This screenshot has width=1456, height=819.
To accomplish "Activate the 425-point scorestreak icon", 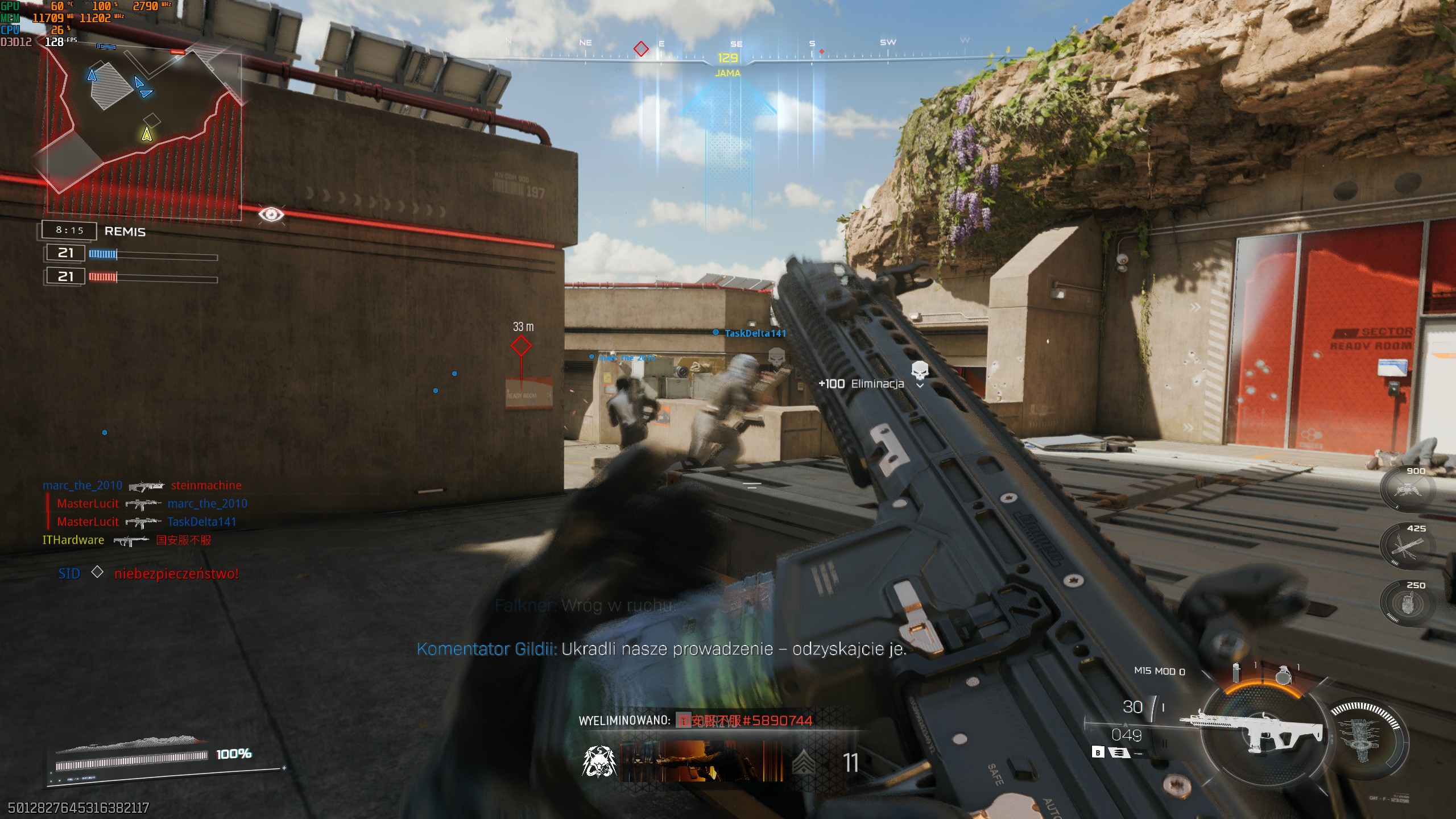I will (x=1408, y=546).
